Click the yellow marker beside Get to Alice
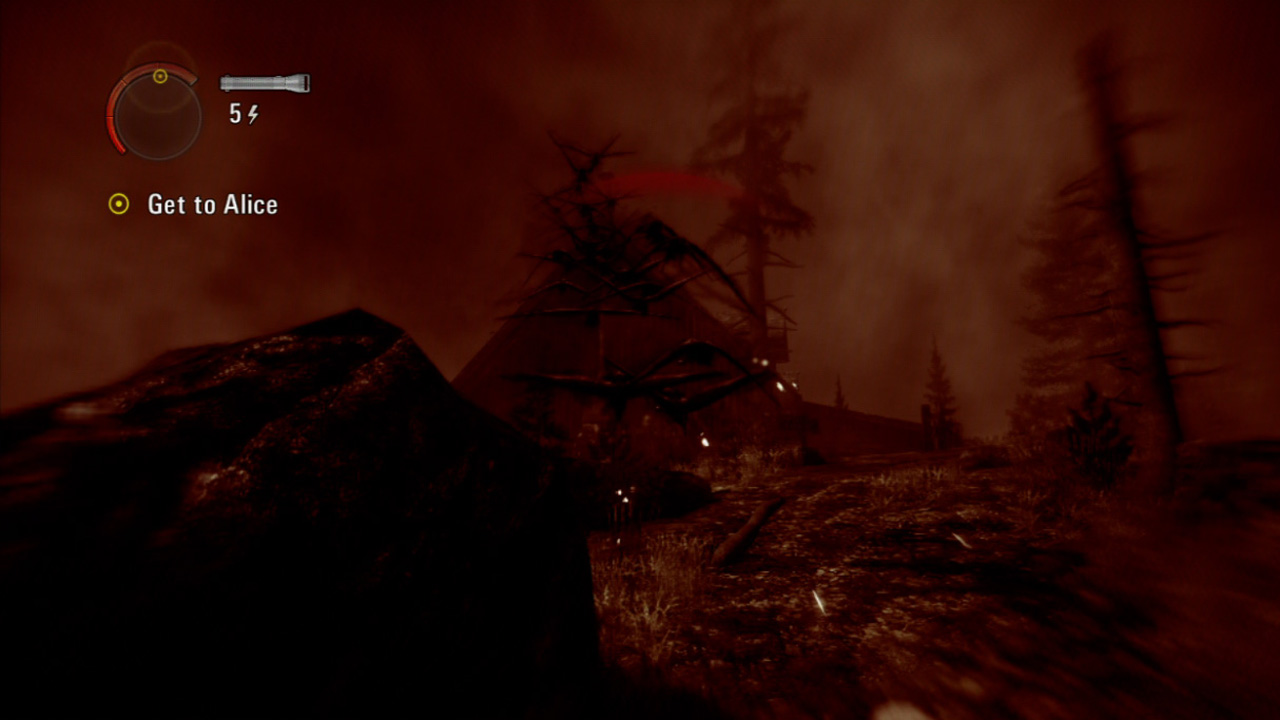Viewport: 1280px width, 720px height. point(117,204)
